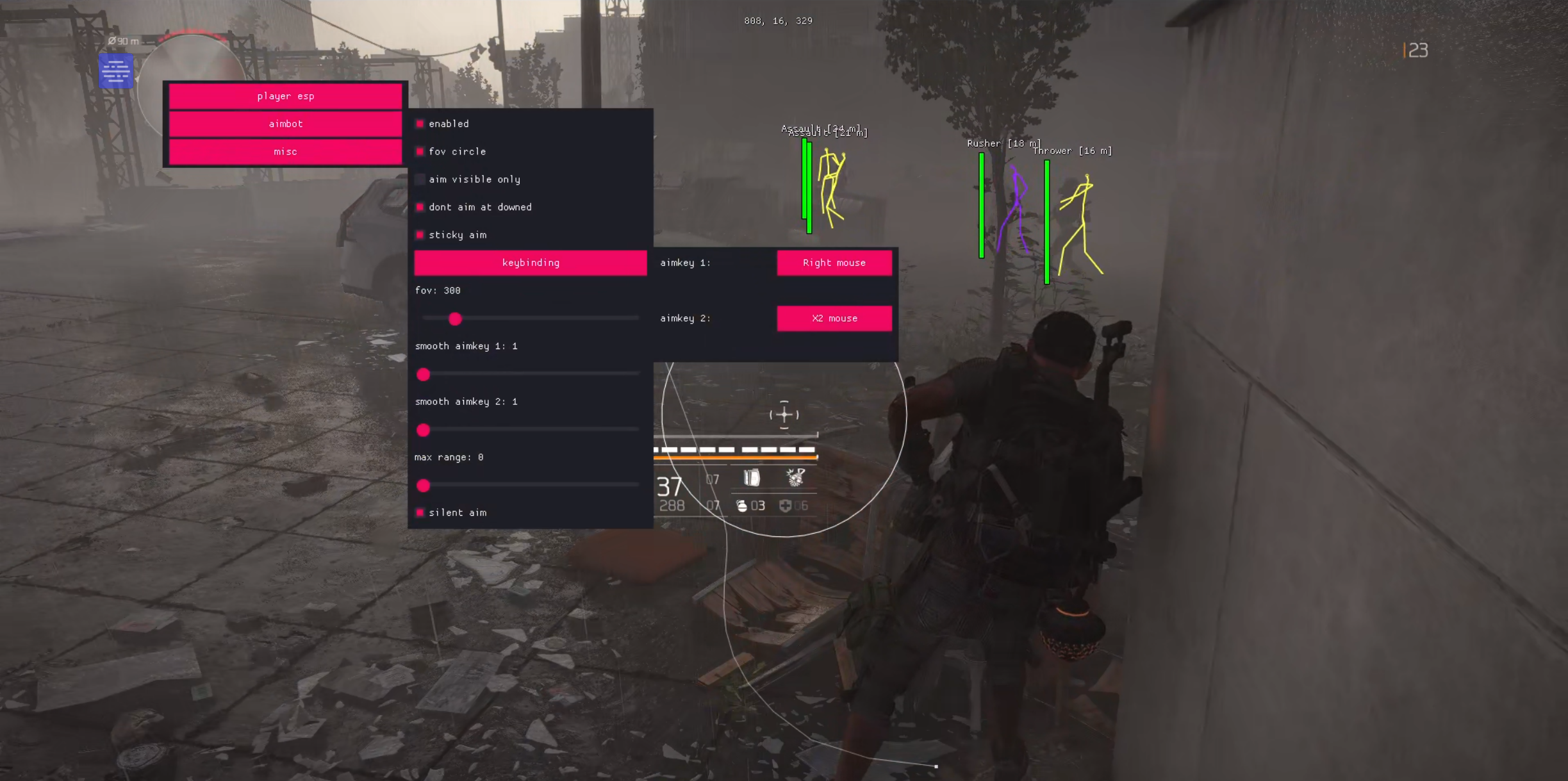The image size is (1568, 781).
Task: Select the misc tab
Action: pos(285,152)
